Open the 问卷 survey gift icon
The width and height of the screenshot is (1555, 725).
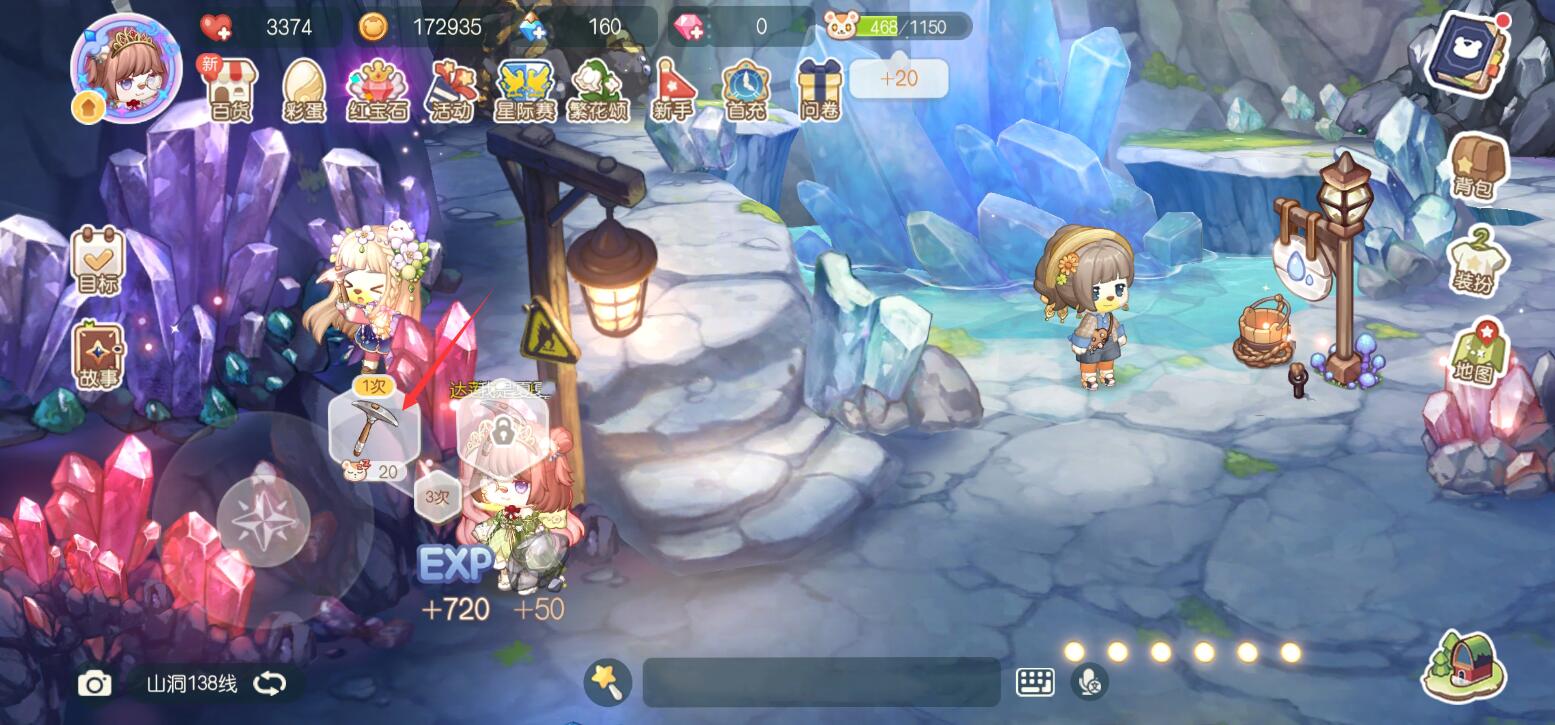pos(819,89)
